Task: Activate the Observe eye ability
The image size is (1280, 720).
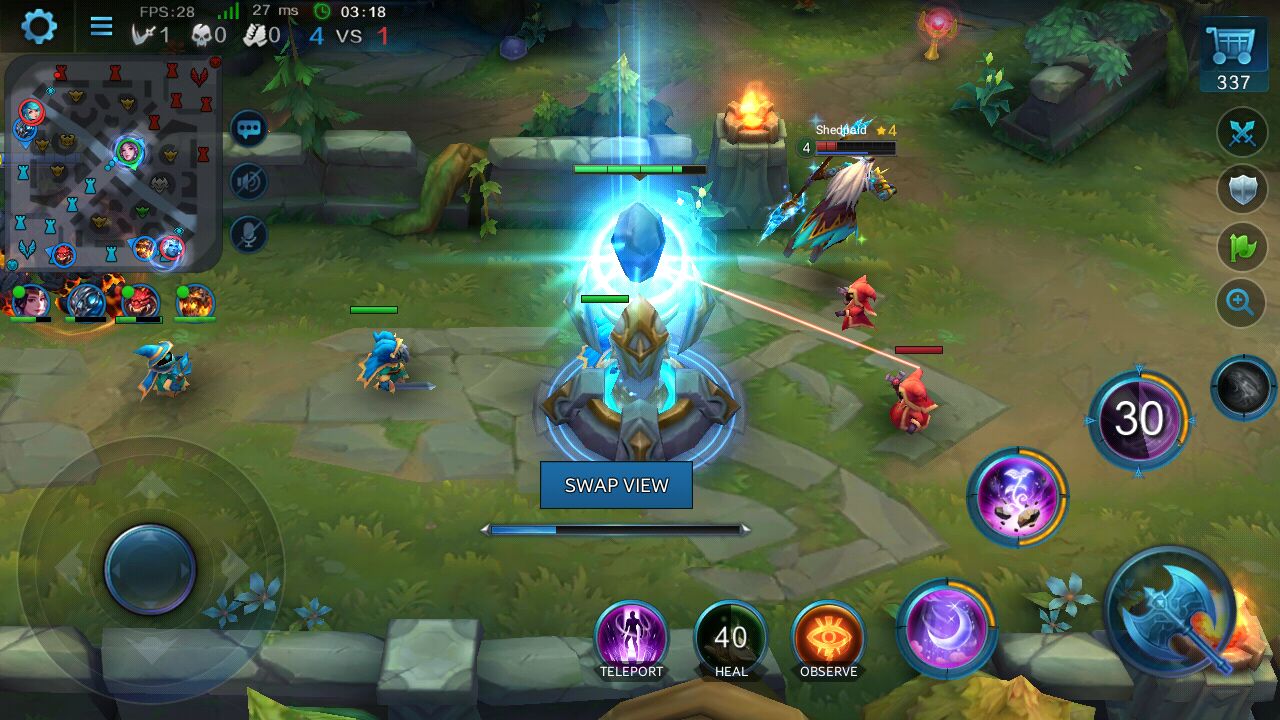Action: coord(828,637)
